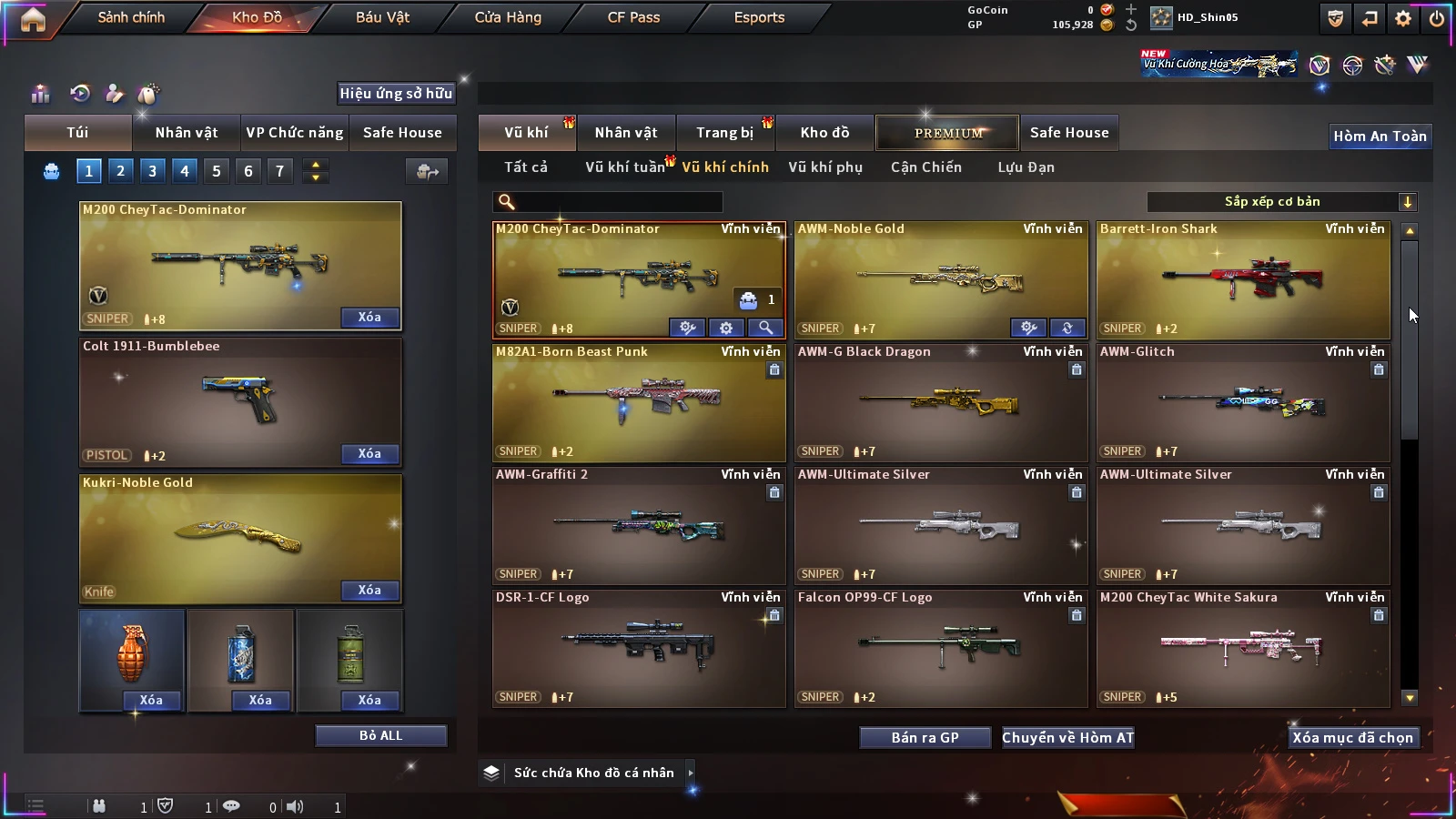This screenshot has height=819, width=1456.
Task: Switch to the Esports section
Action: tap(759, 17)
